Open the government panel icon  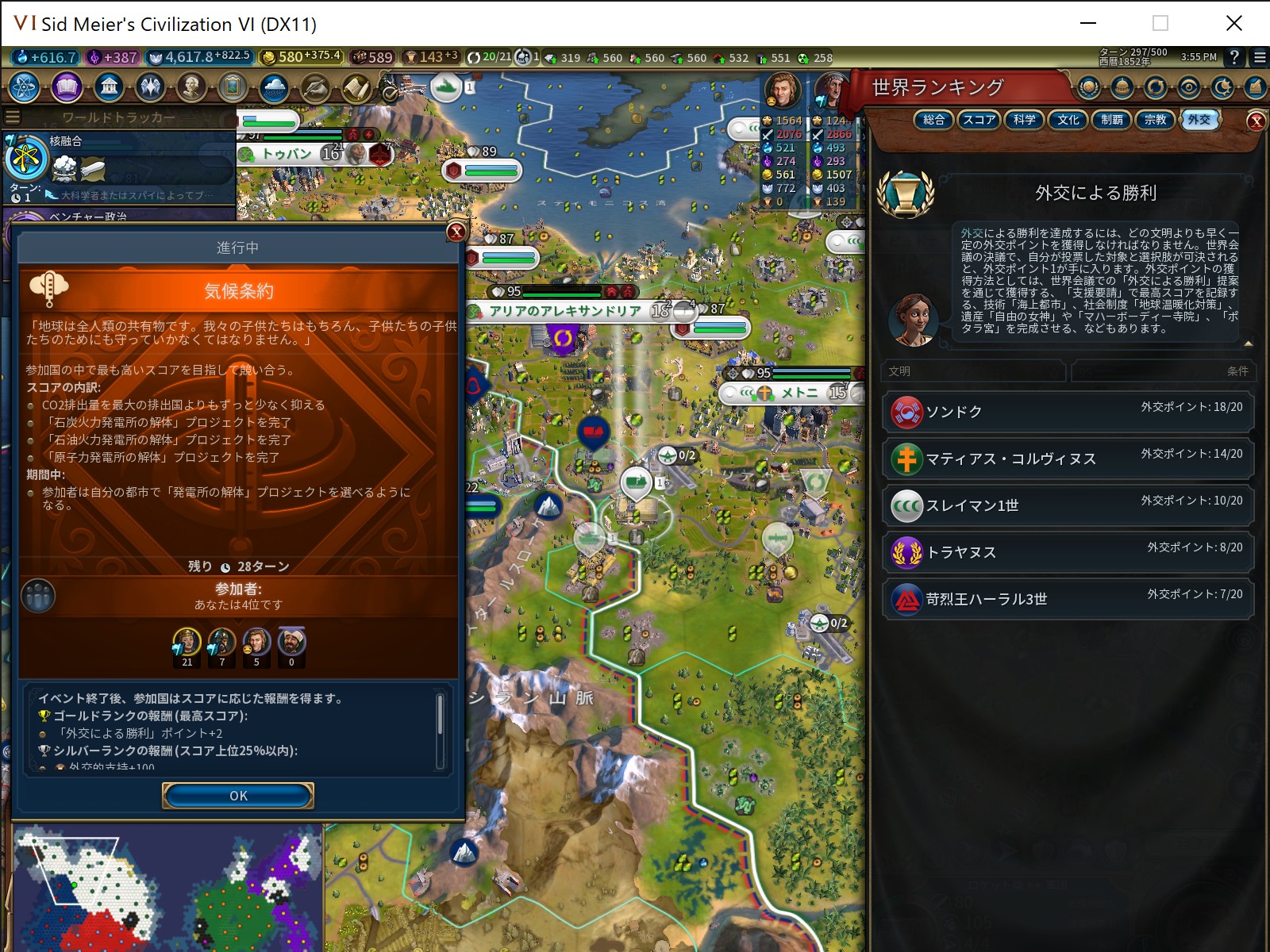107,88
